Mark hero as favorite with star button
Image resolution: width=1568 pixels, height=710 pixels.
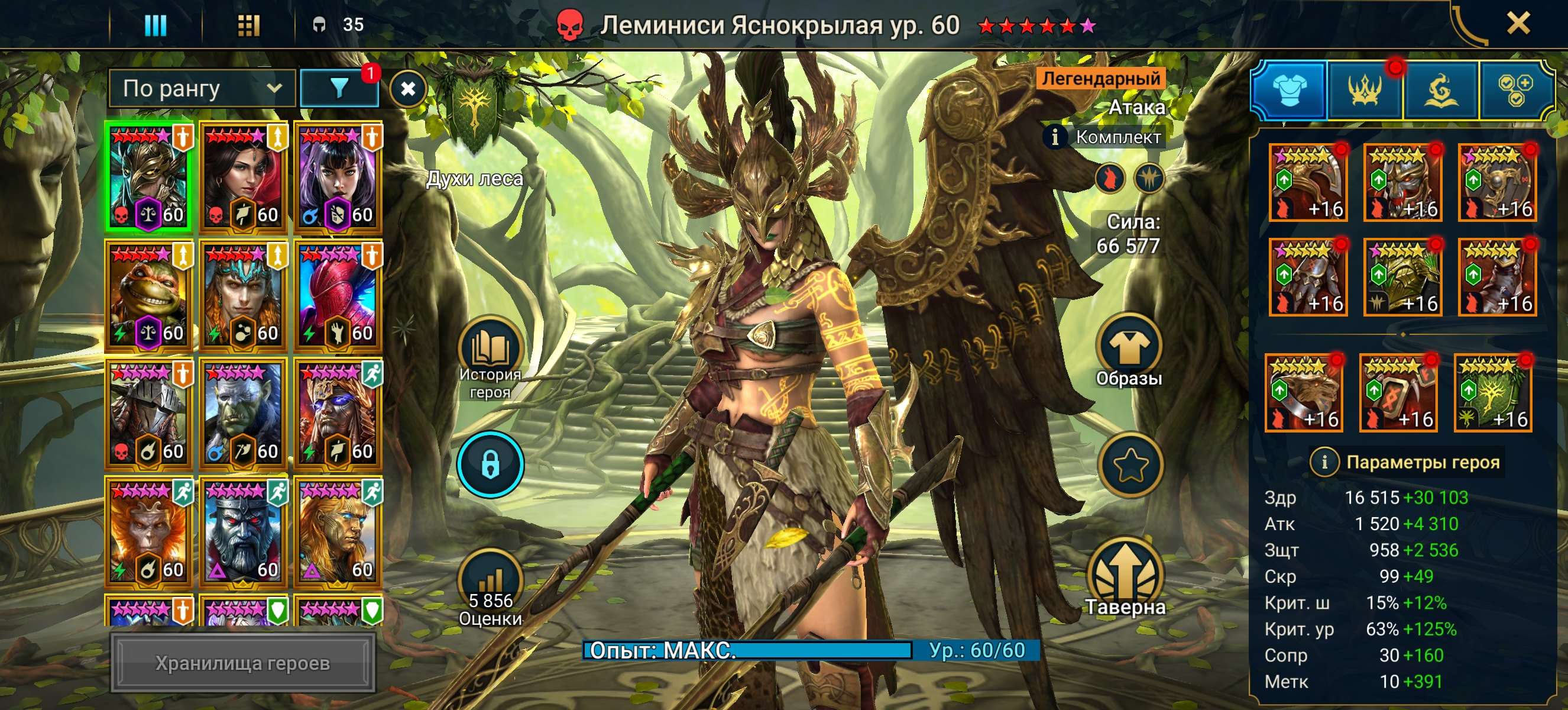coord(1130,464)
